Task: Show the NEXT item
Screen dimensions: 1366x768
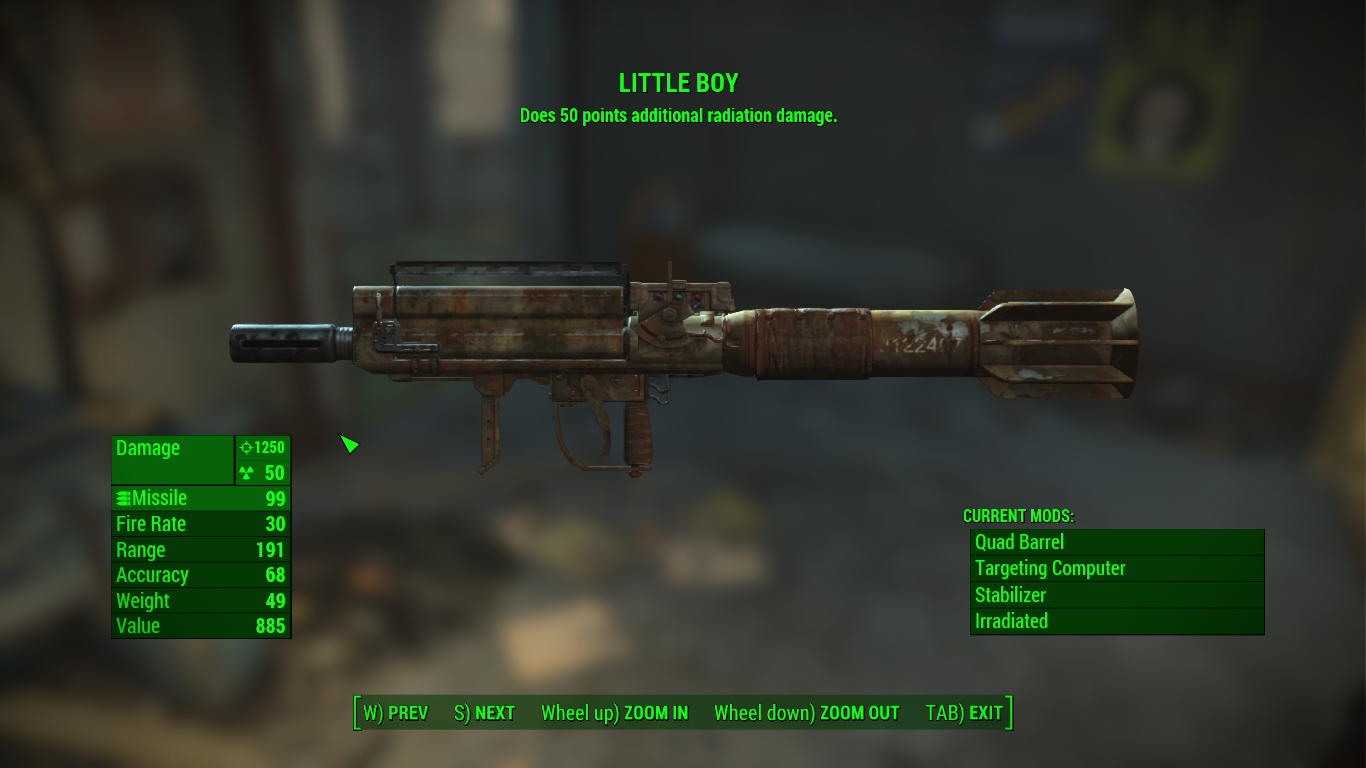Action: coord(484,713)
